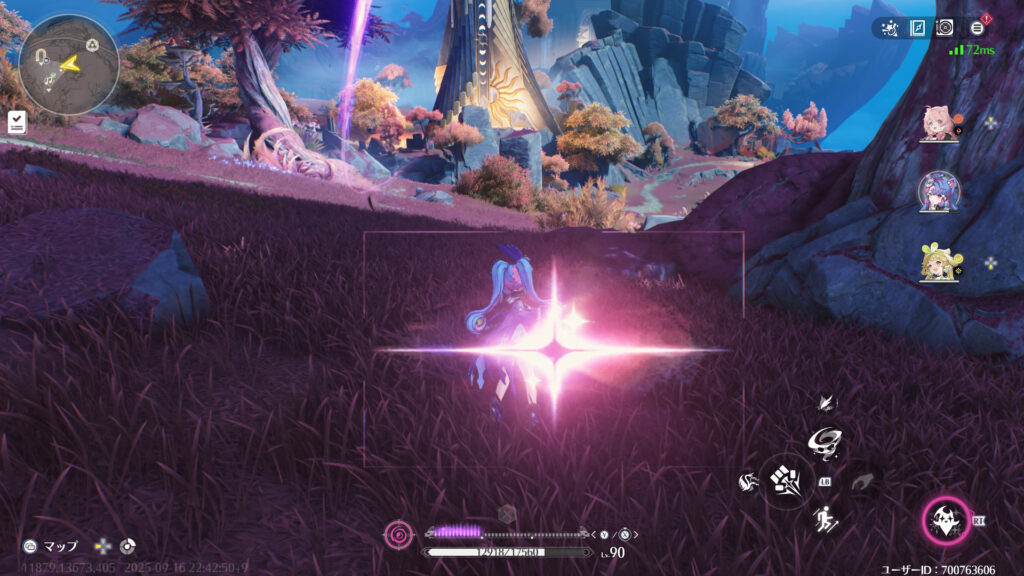Open the circular minimap
This screenshot has height=576, width=1024.
coord(68,64)
